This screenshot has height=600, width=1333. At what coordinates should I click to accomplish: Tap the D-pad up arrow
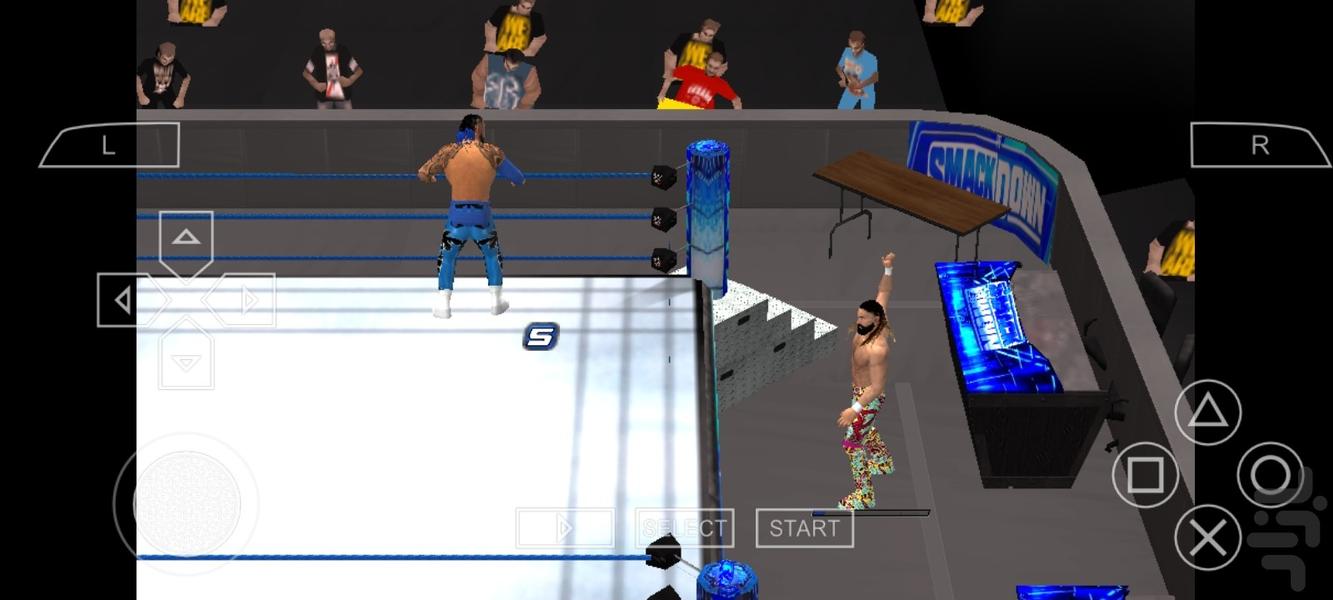coord(186,239)
